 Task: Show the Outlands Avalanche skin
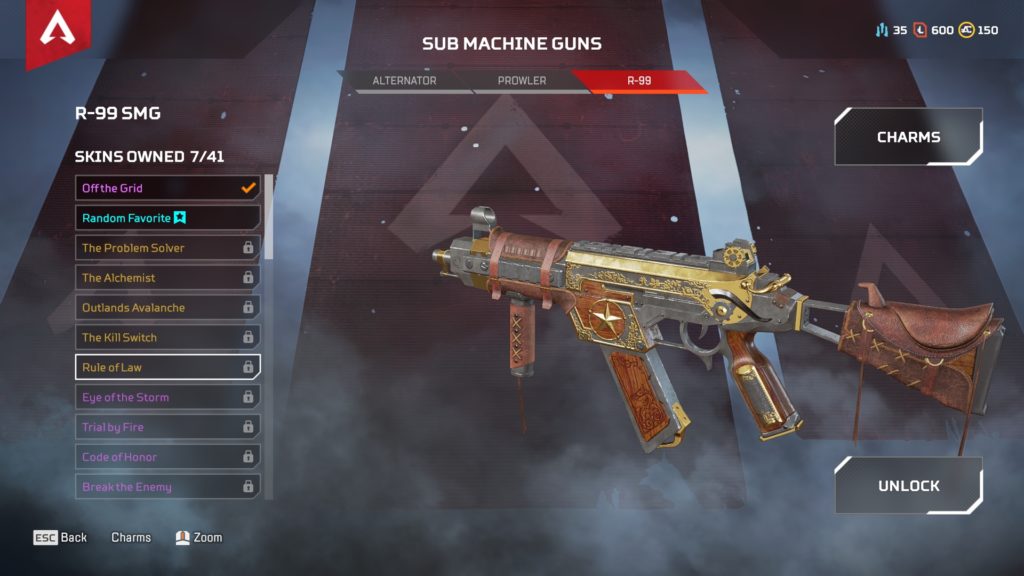tap(168, 308)
